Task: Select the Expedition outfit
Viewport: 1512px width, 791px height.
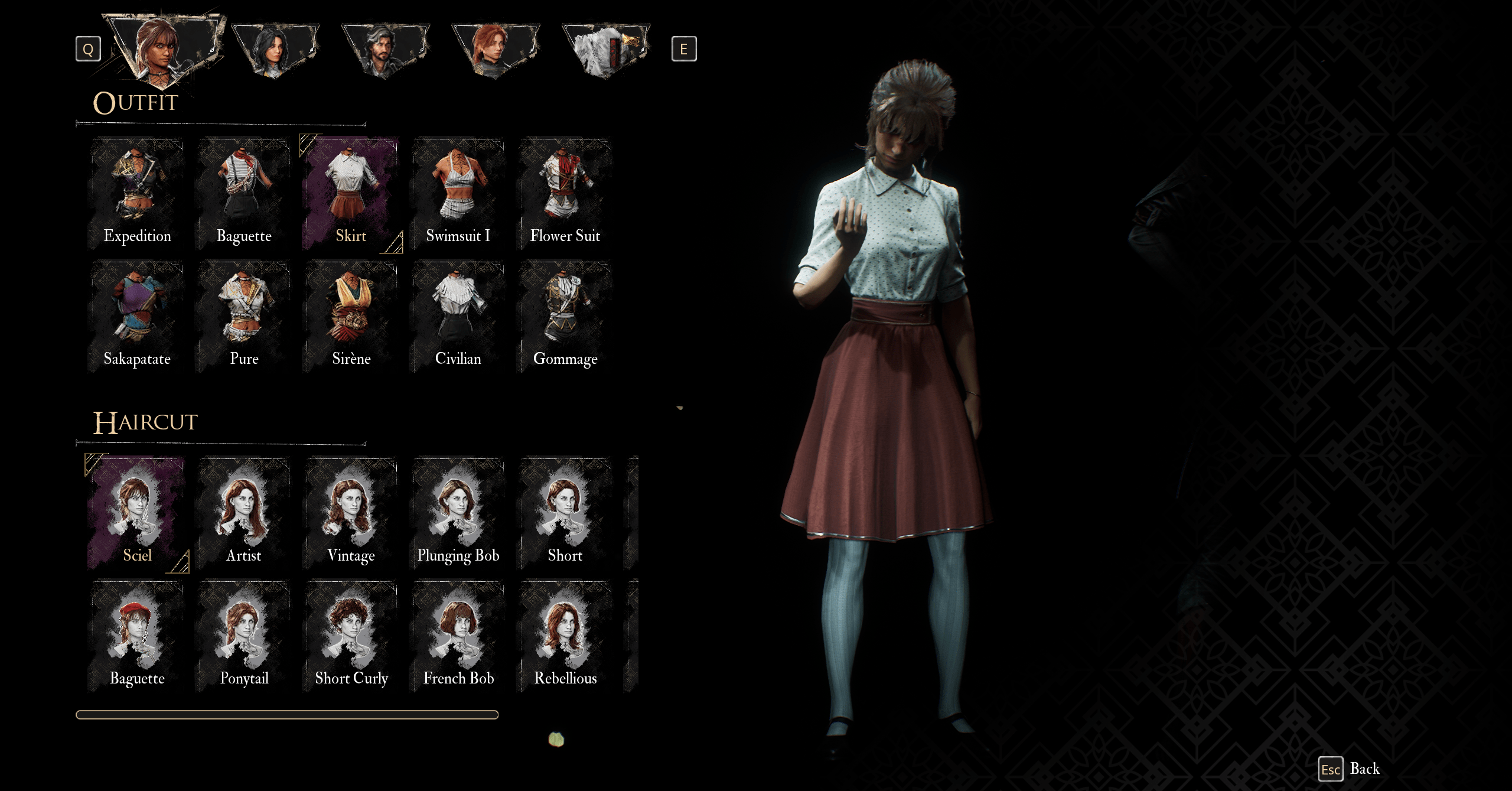Action: point(137,193)
